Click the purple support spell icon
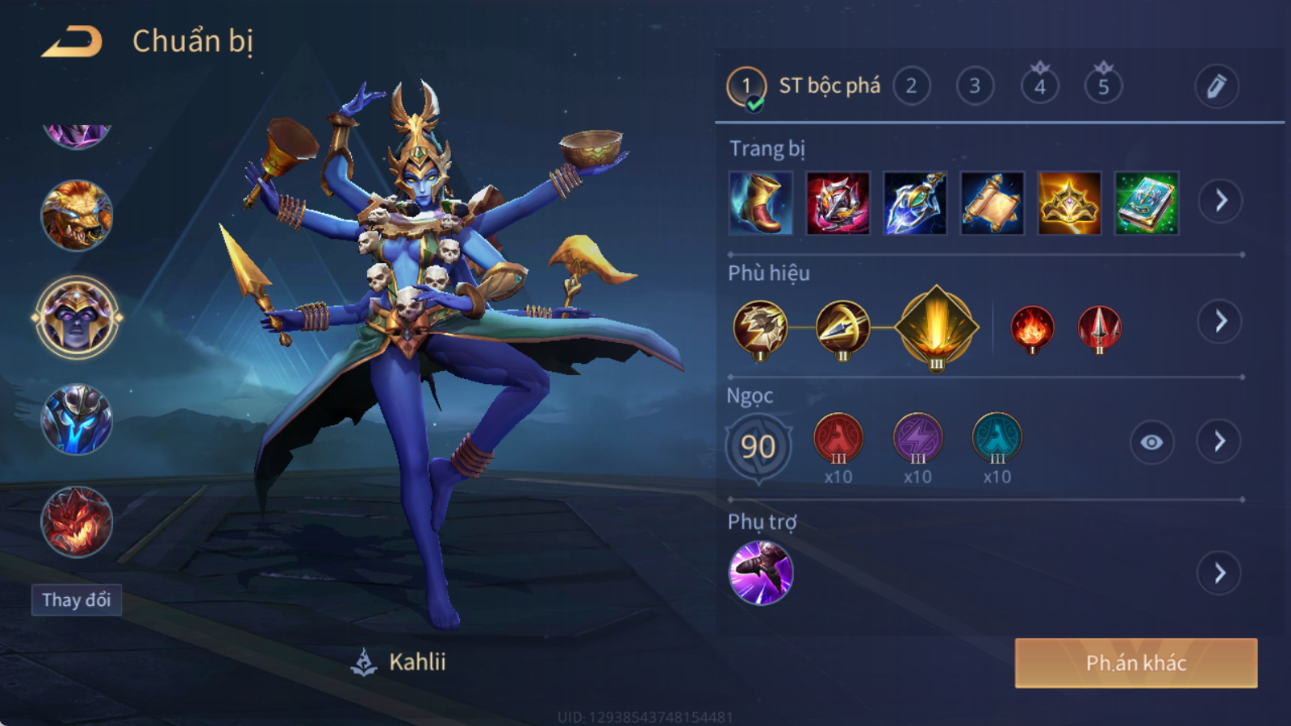Screen dimensions: 1291x726 click(x=761, y=573)
